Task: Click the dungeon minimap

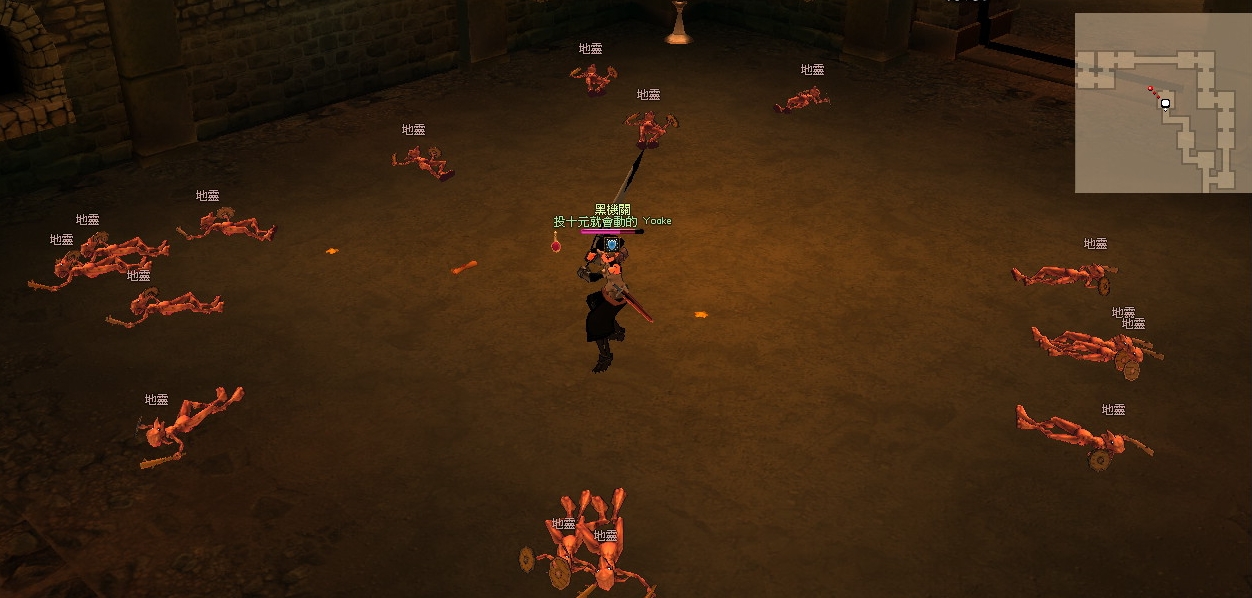Action: click(1162, 102)
